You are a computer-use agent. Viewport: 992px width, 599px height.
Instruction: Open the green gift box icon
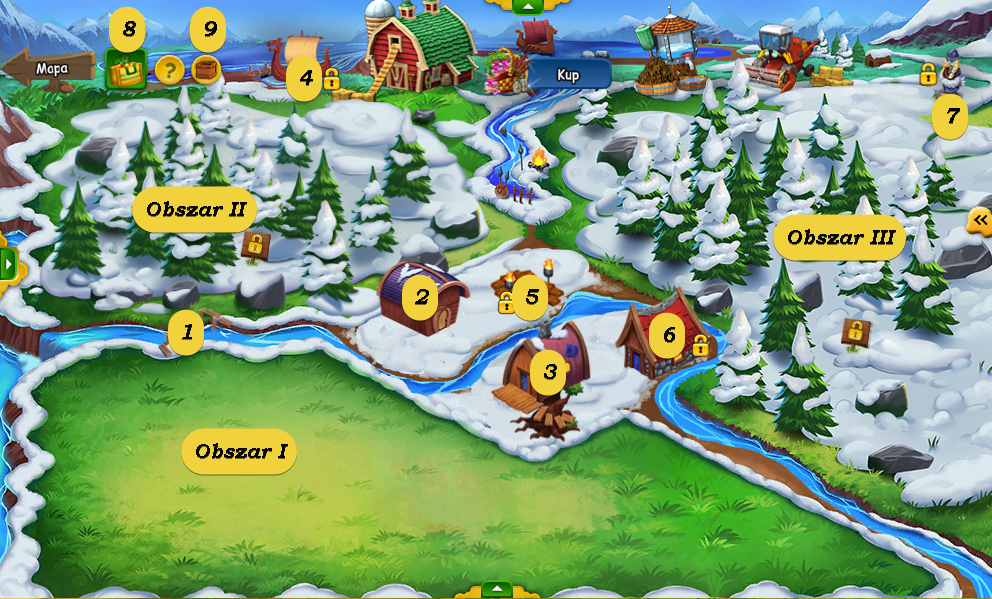click(126, 70)
